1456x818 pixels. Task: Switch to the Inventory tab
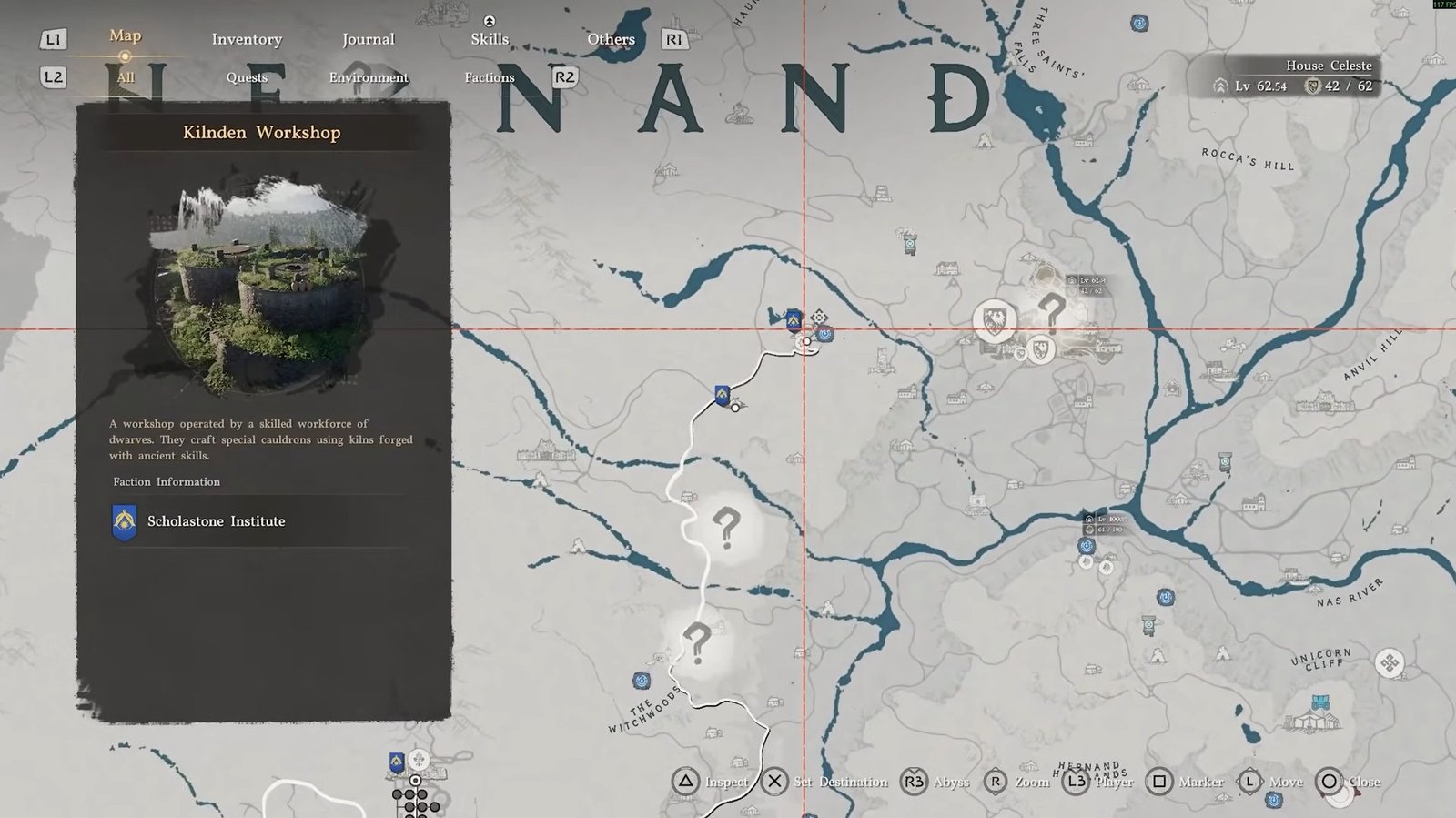(x=247, y=39)
